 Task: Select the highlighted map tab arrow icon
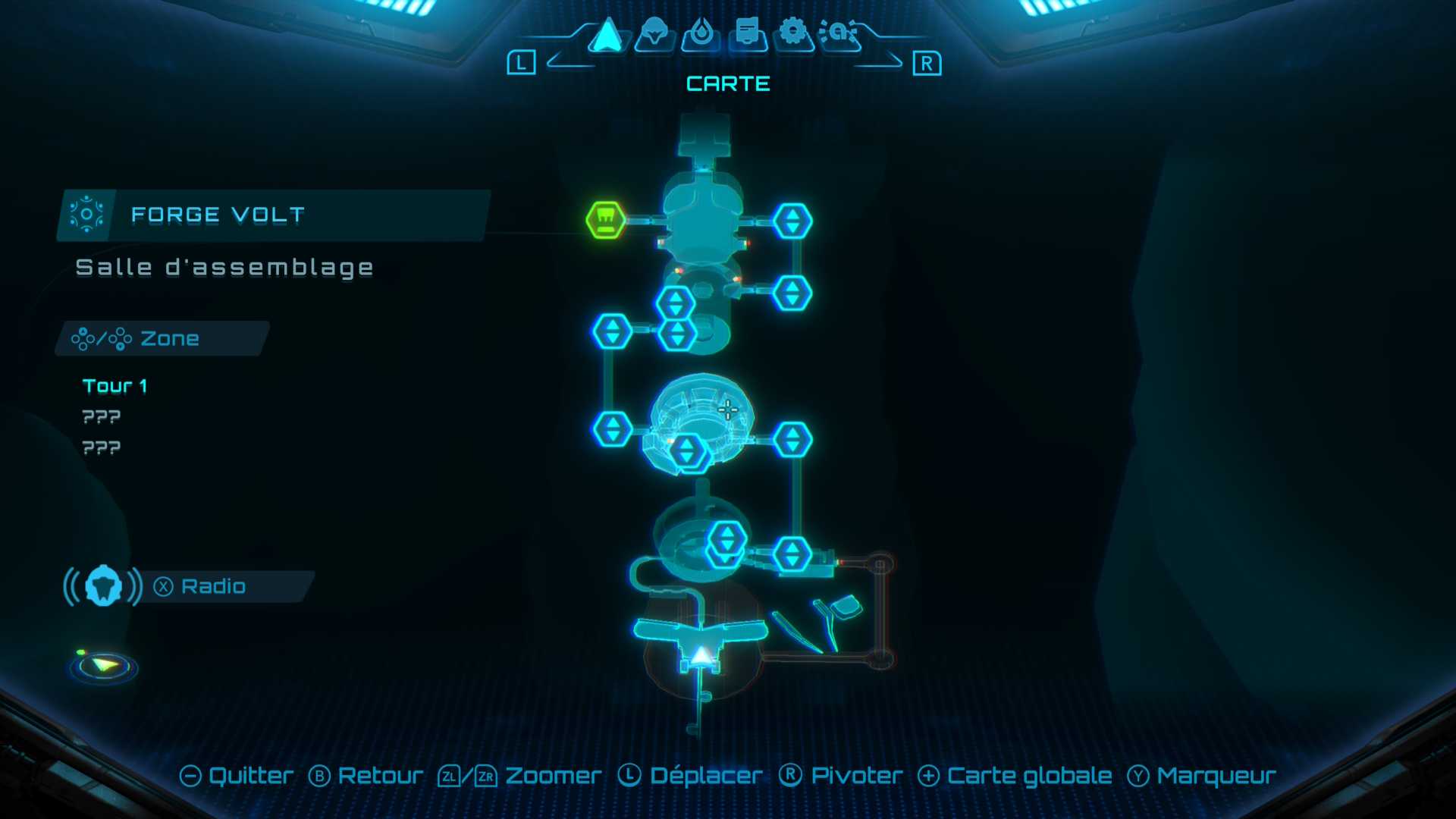click(x=607, y=35)
